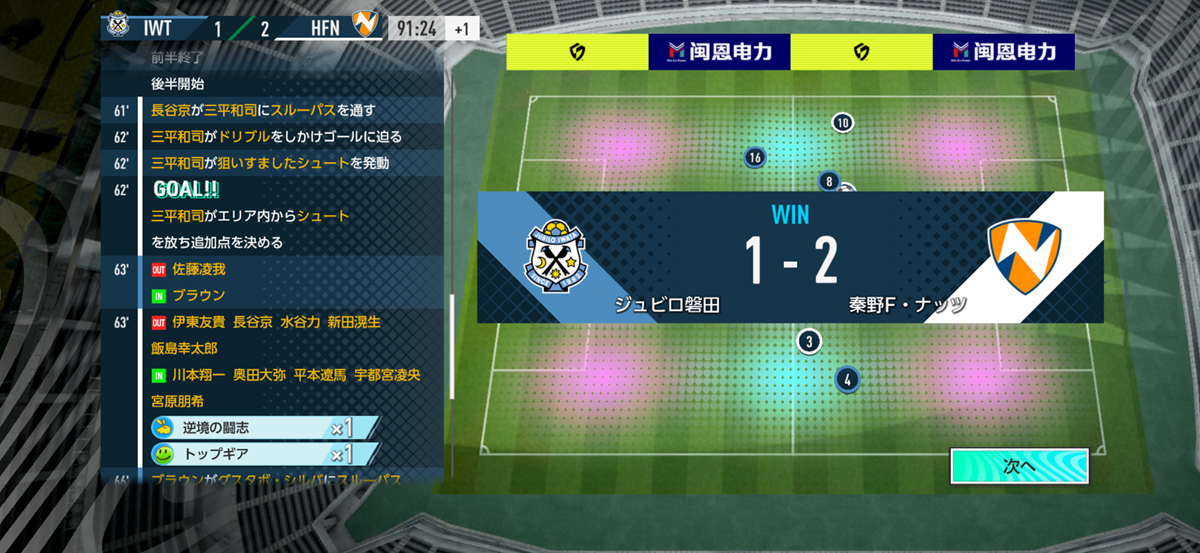The image size is (1200, 553).
Task: Select the 逆境の闘志 skill entry
Action: [x=264, y=428]
